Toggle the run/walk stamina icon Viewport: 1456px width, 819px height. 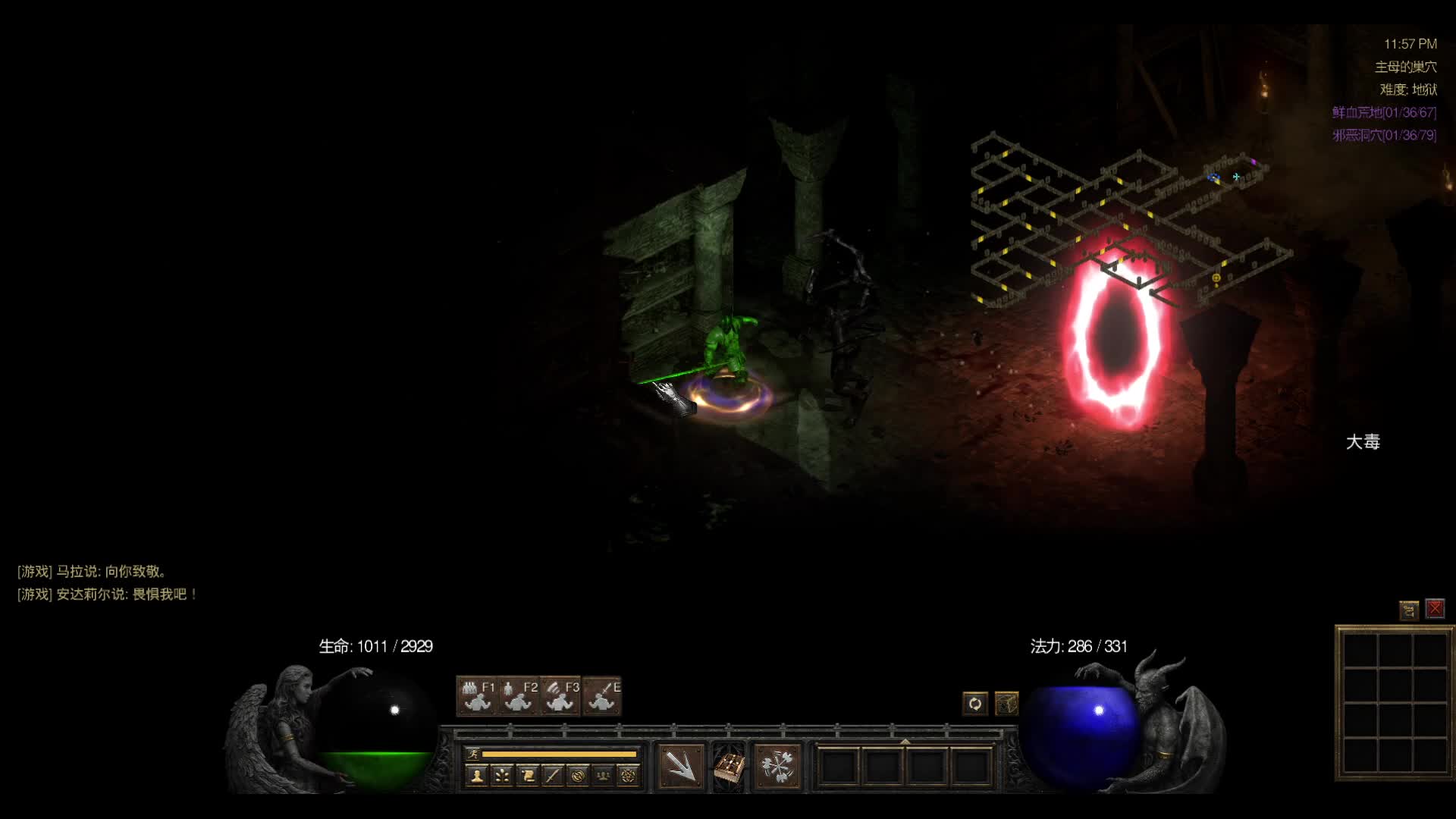coord(473,754)
